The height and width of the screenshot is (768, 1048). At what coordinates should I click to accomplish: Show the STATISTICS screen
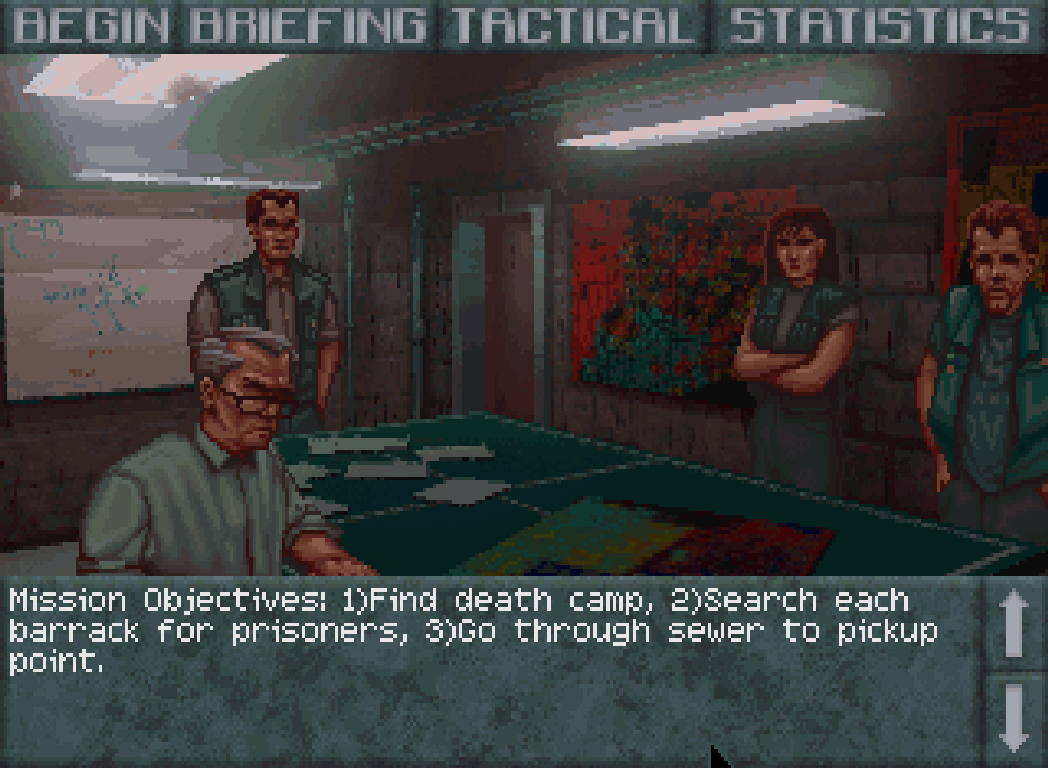point(879,26)
